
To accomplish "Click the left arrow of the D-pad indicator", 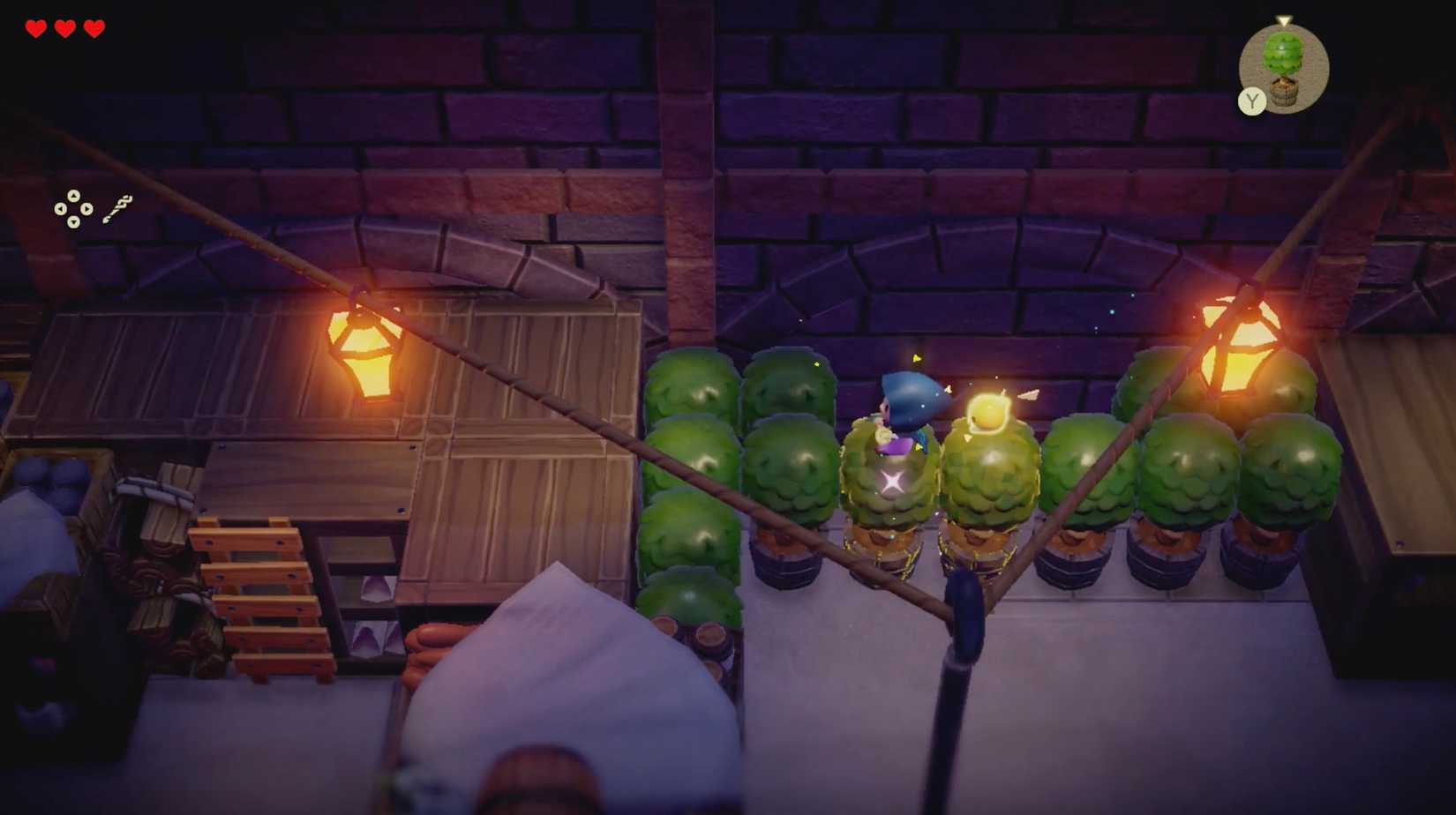I will 60,208.
